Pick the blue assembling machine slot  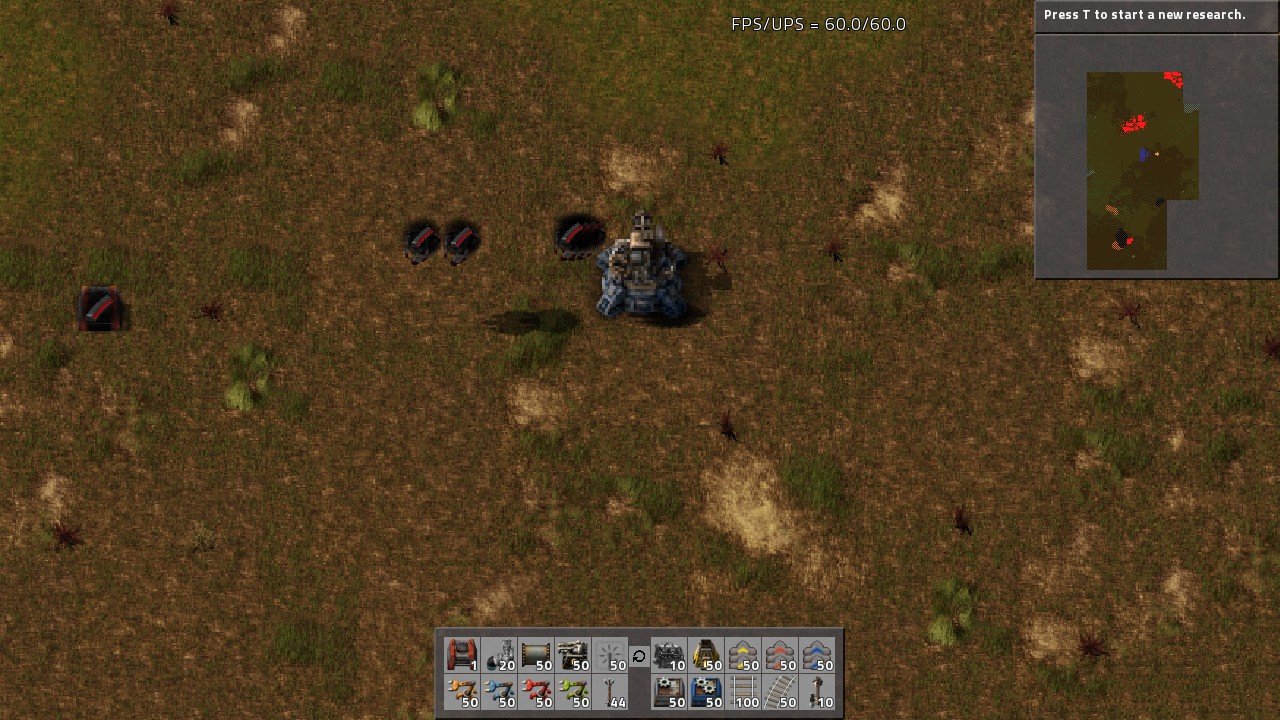(x=705, y=692)
